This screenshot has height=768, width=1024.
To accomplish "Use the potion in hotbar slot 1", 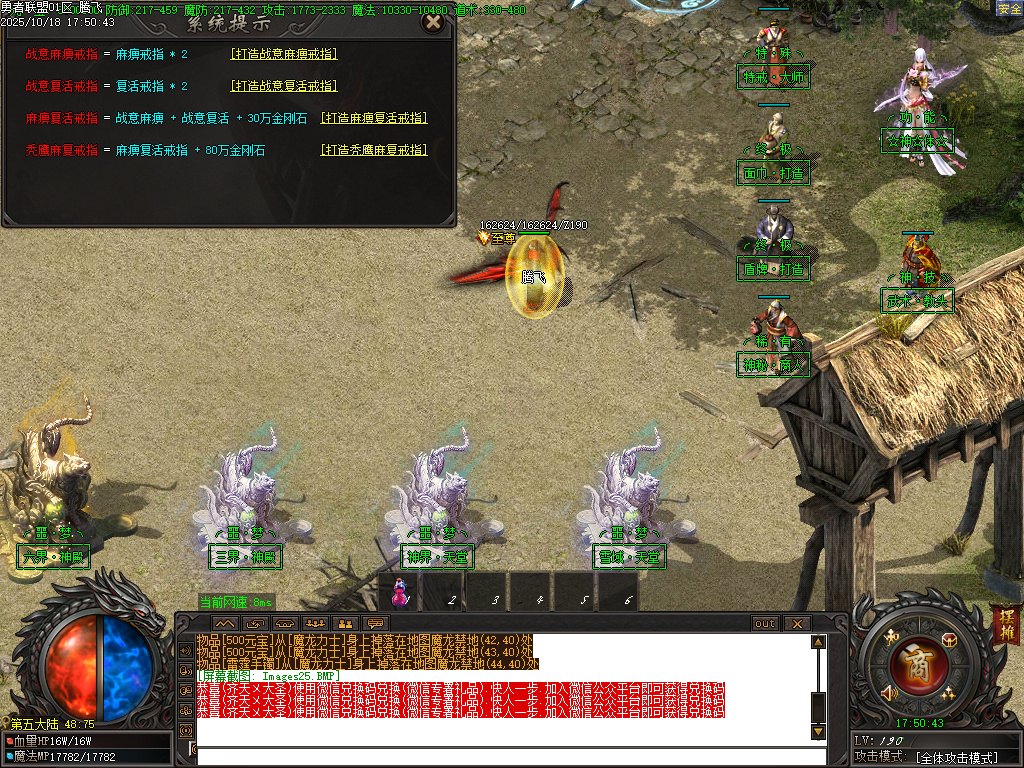I will click(401, 592).
